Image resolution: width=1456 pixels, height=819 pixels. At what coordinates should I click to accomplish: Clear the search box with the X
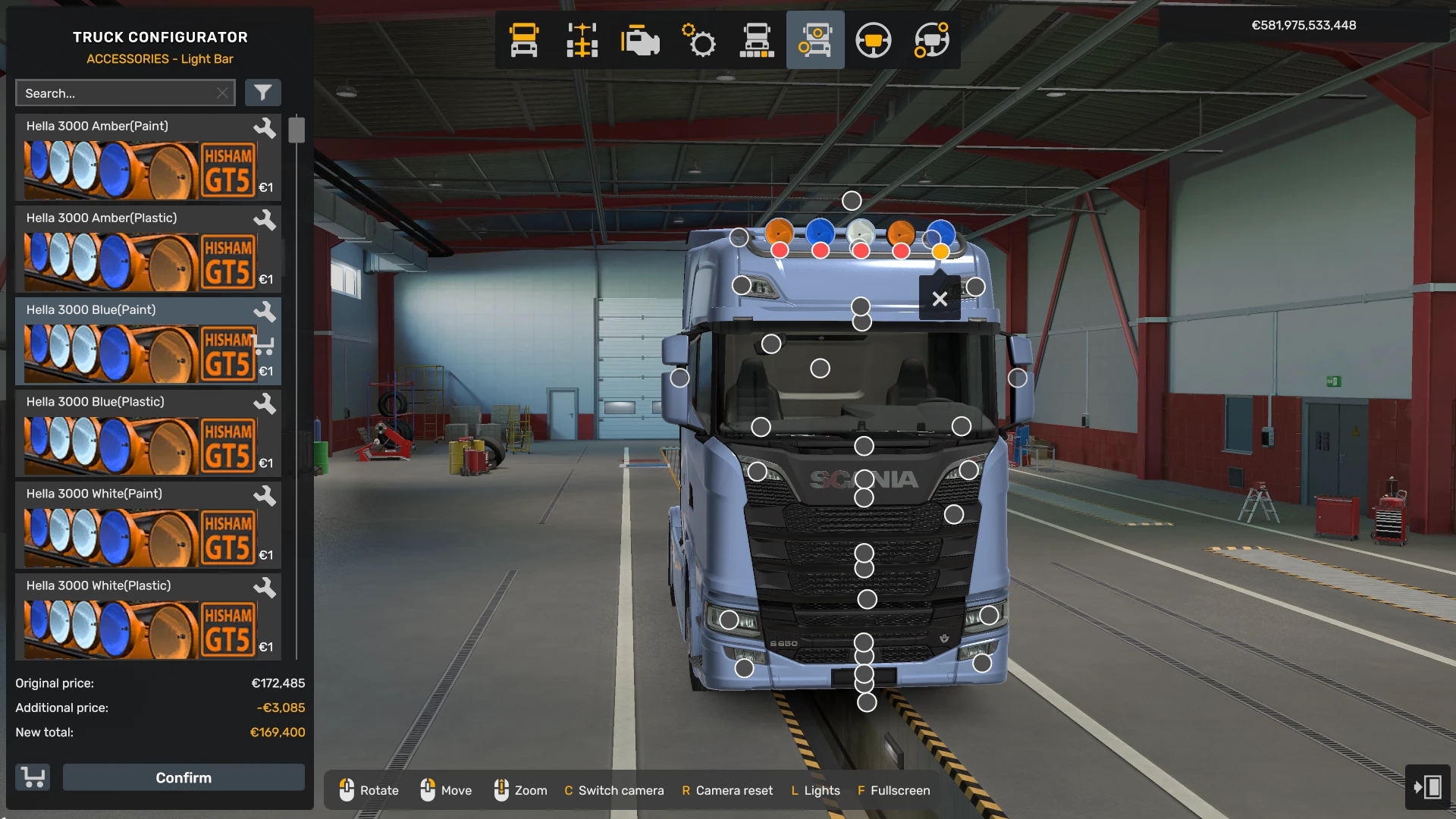point(222,93)
